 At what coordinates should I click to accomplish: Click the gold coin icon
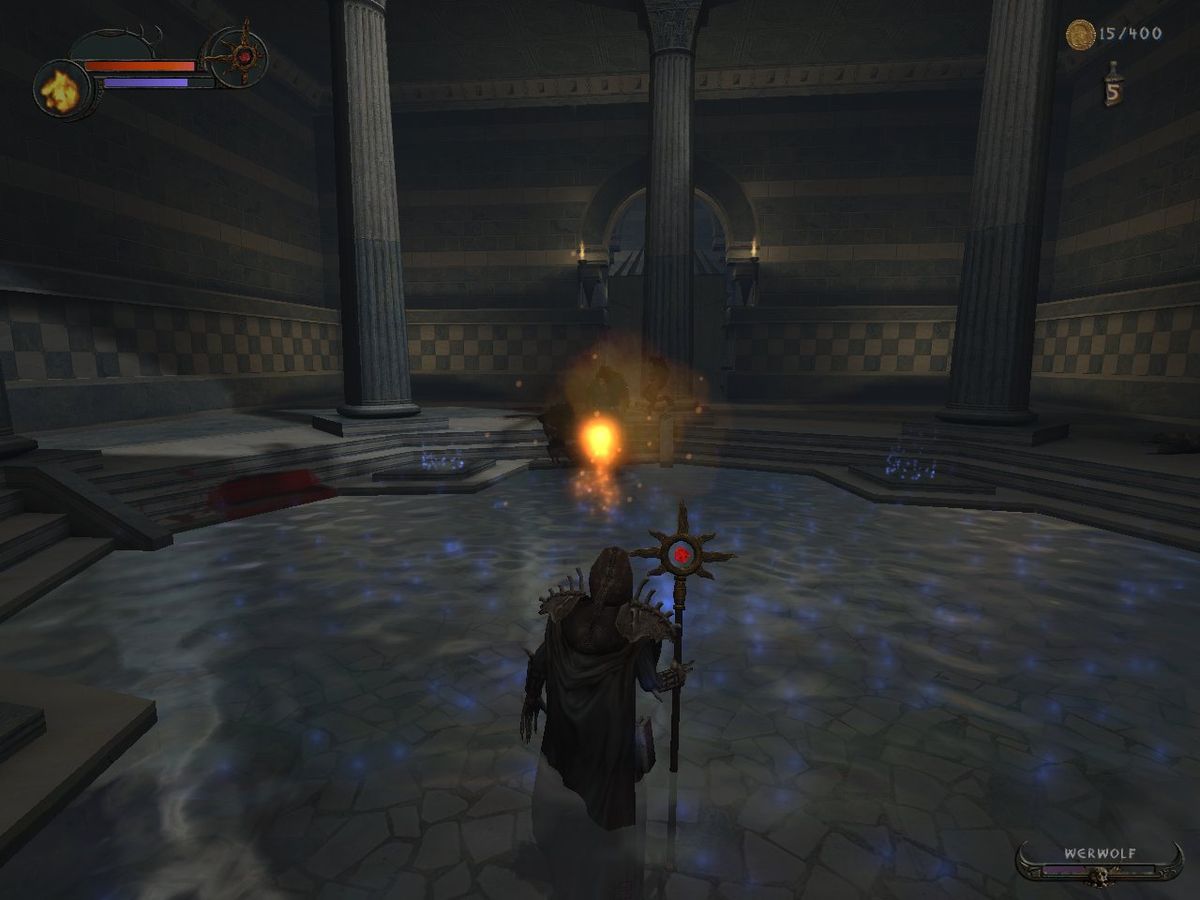click(x=1080, y=35)
